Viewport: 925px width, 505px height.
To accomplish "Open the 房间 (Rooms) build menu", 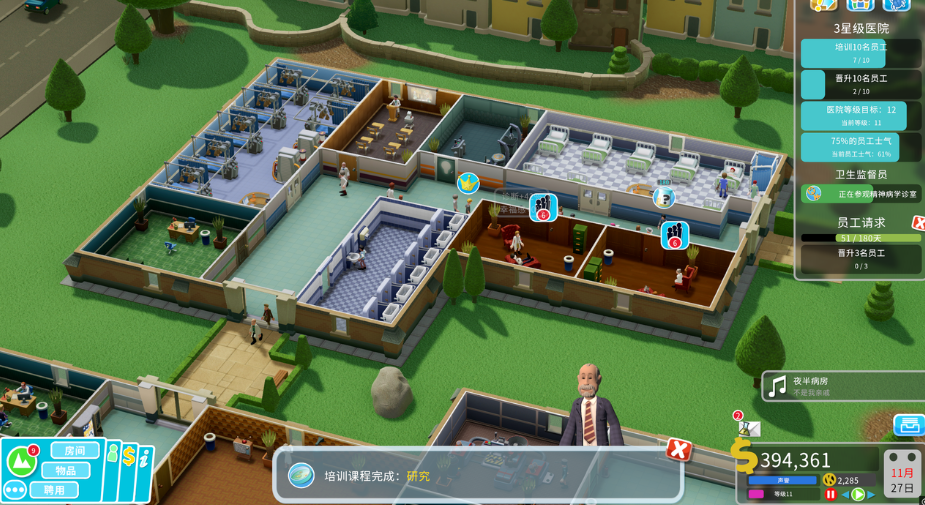I will (x=75, y=451).
